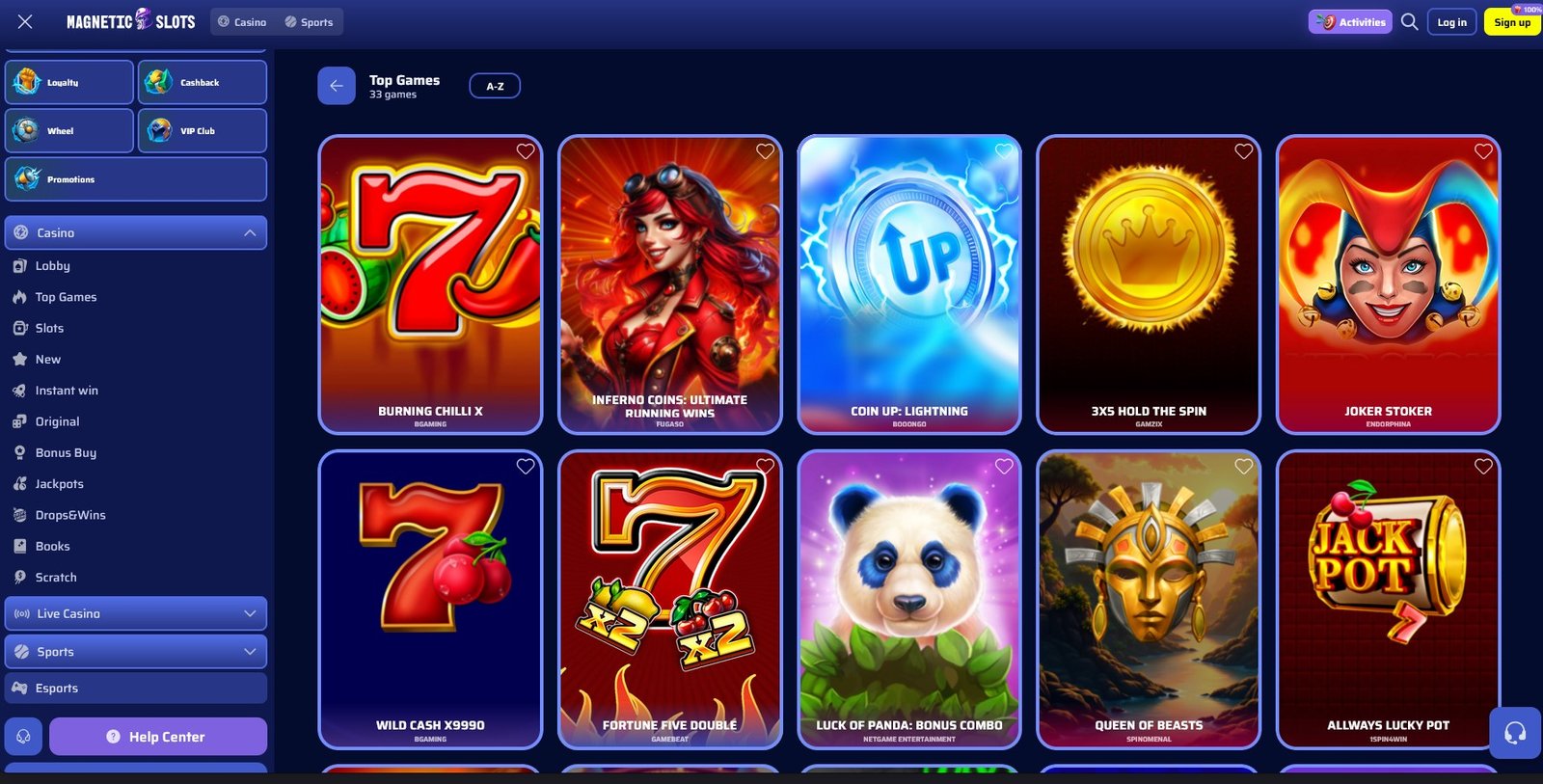The image size is (1543, 784).
Task: Open the Wheel feature
Action: coord(68,130)
